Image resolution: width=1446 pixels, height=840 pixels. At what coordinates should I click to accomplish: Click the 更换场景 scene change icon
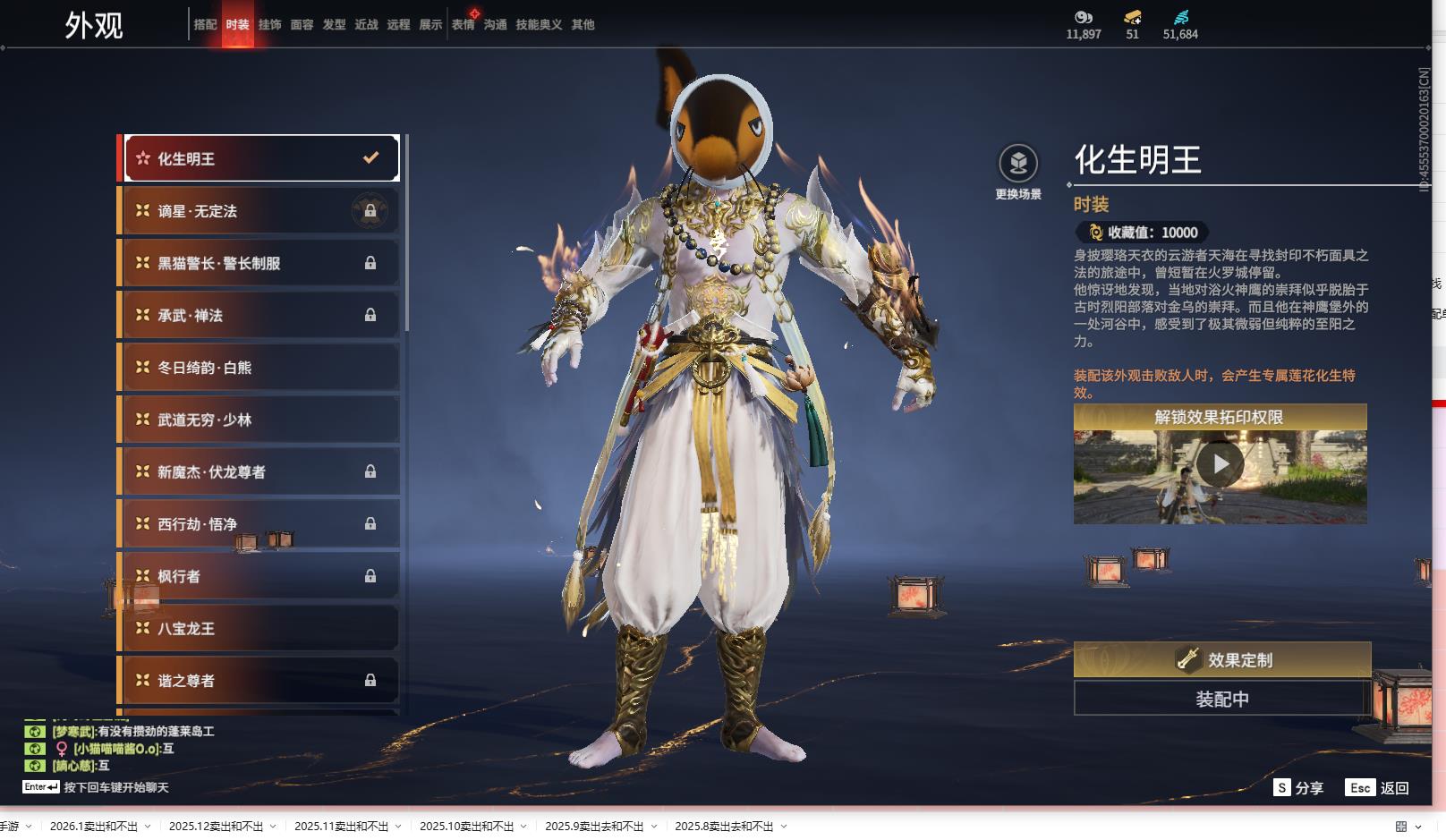pyautogui.click(x=1018, y=165)
